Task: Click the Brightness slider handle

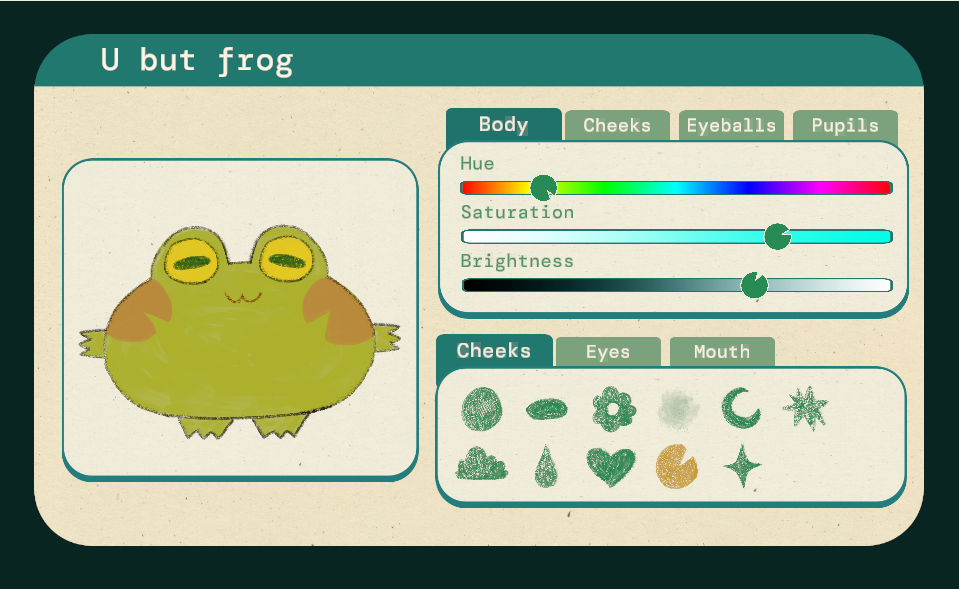Action: click(x=754, y=285)
